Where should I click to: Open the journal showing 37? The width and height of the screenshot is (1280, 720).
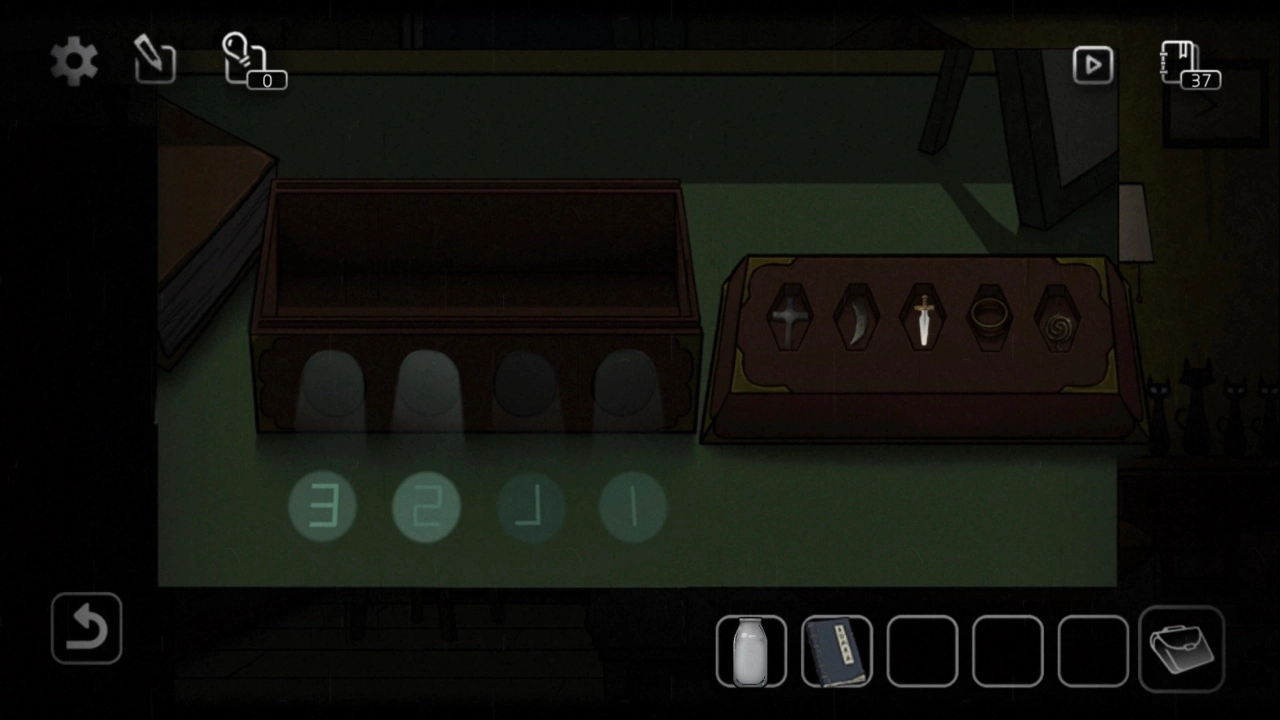tap(1189, 65)
